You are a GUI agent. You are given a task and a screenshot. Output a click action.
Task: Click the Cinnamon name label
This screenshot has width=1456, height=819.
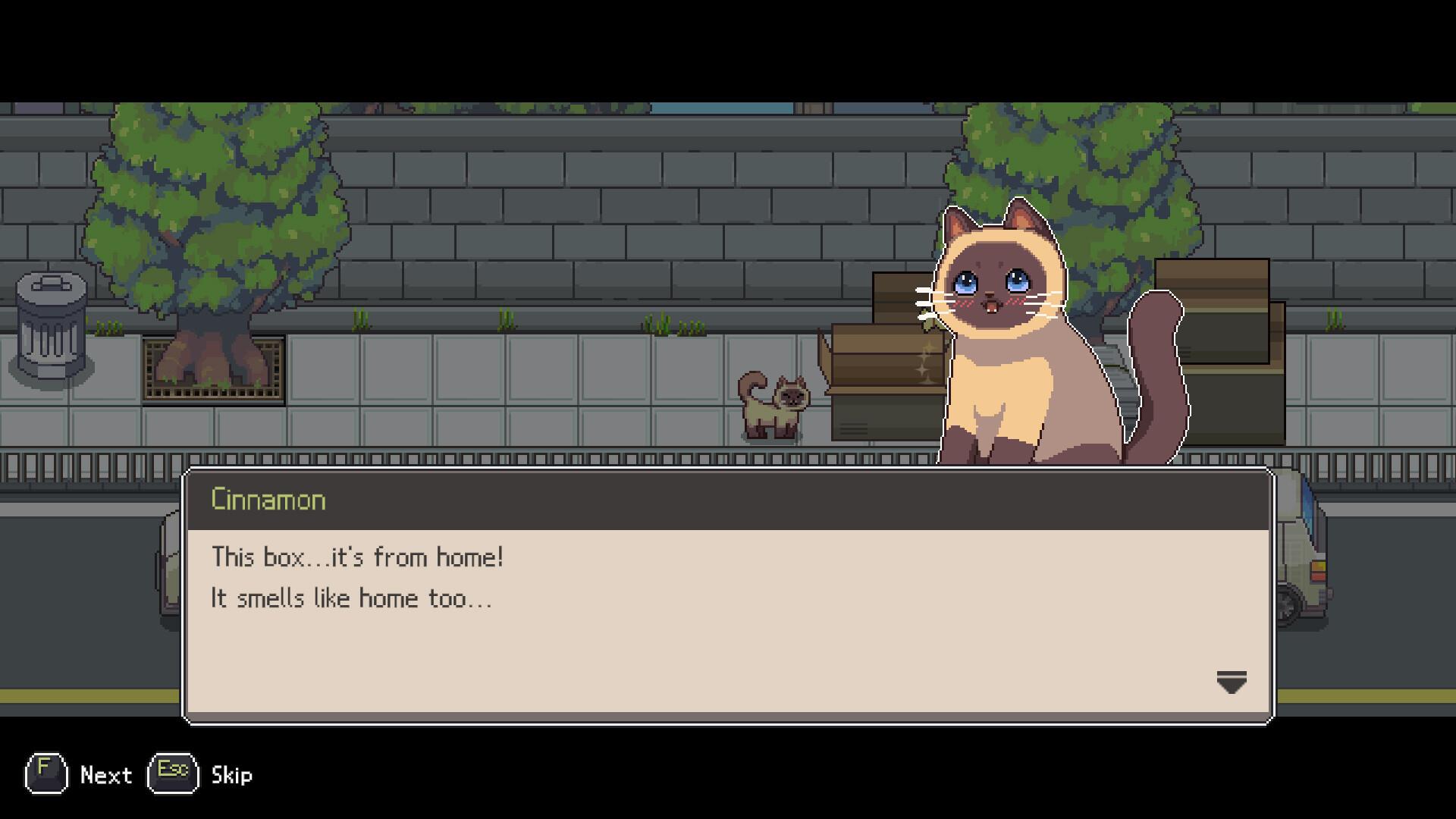(268, 499)
